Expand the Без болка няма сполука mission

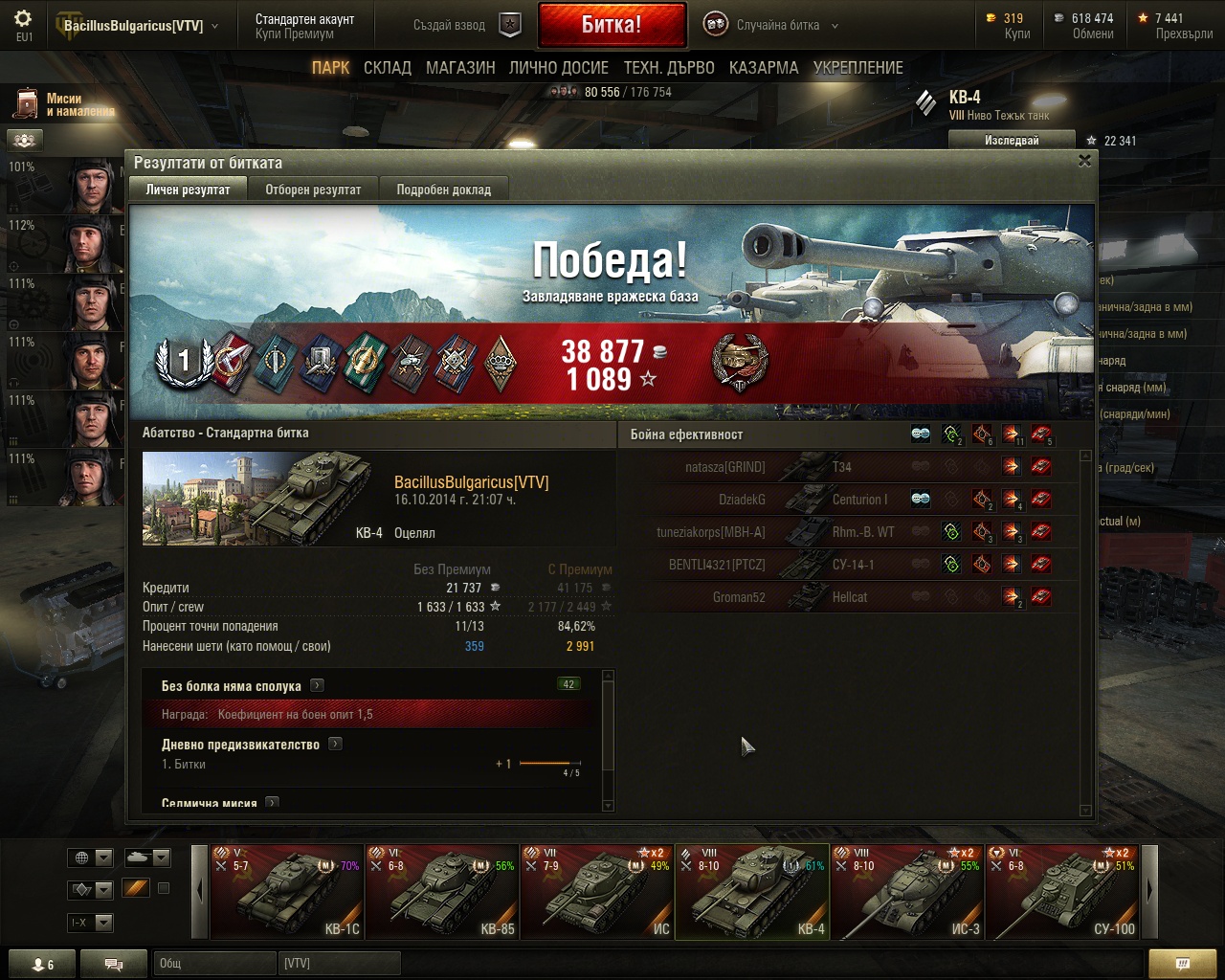[x=317, y=685]
